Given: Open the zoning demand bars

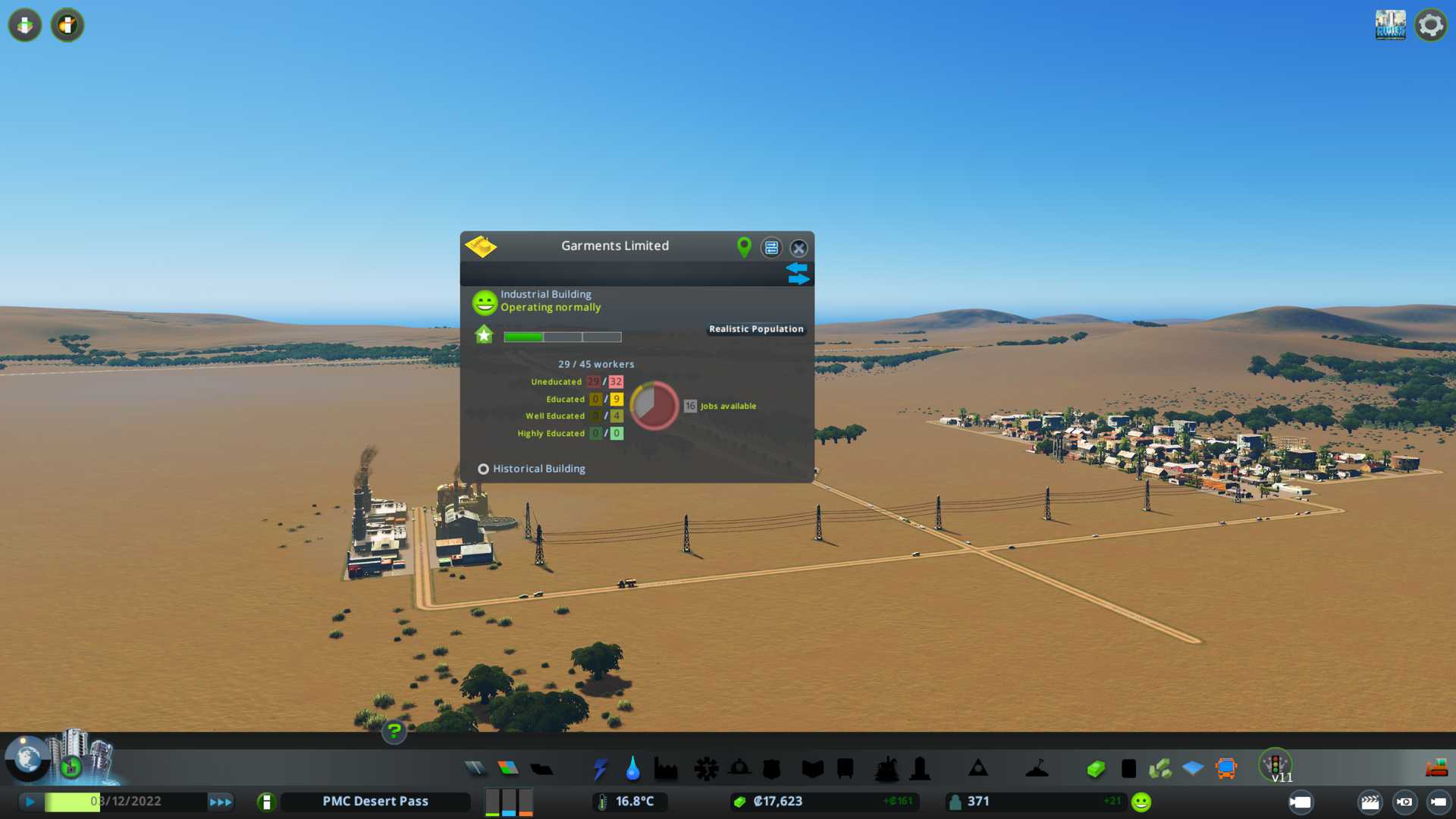Looking at the screenshot, I should tap(509, 802).
